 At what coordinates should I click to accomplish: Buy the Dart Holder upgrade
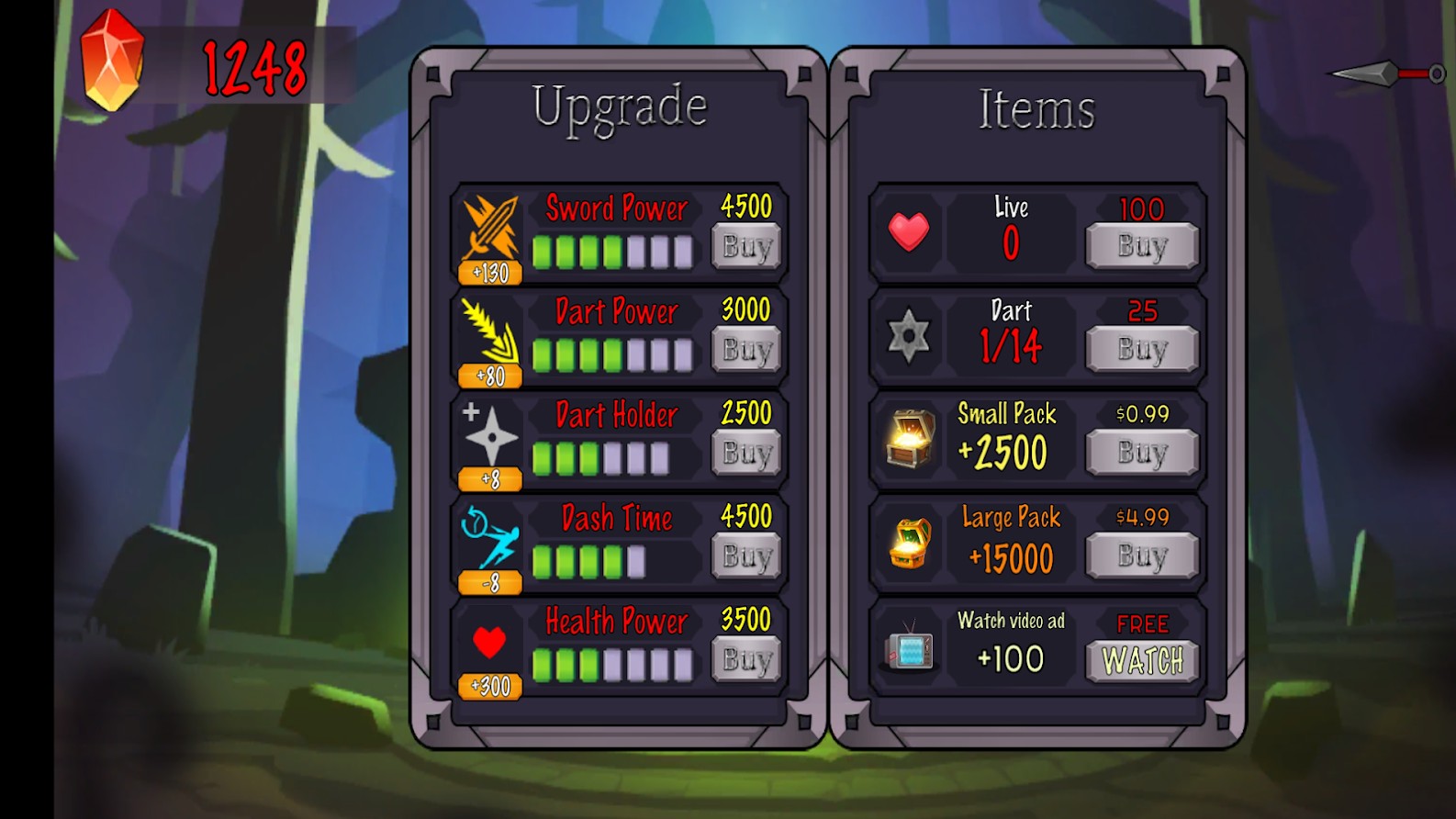pyautogui.click(x=746, y=453)
